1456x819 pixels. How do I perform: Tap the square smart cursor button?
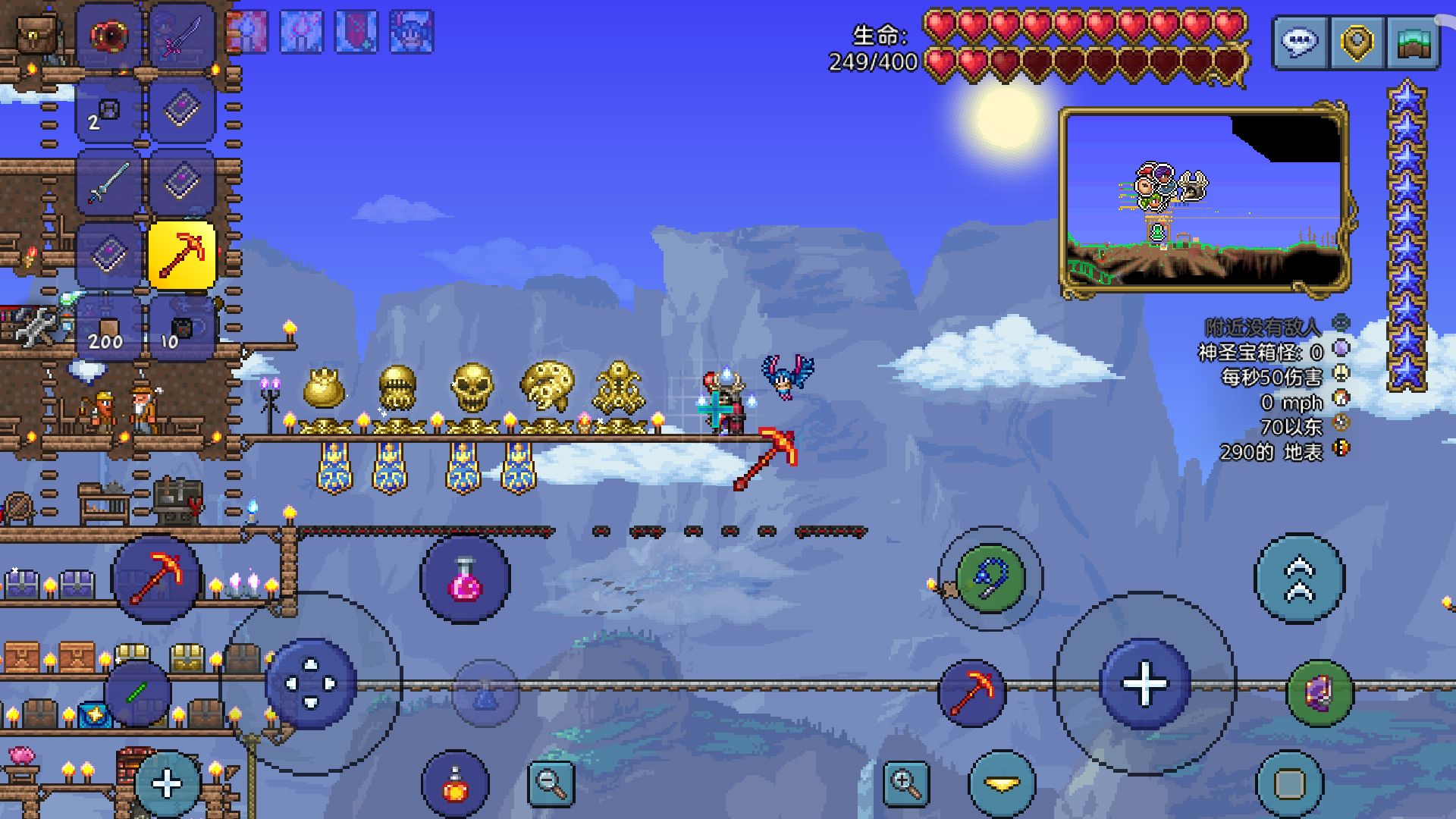pos(1289,784)
